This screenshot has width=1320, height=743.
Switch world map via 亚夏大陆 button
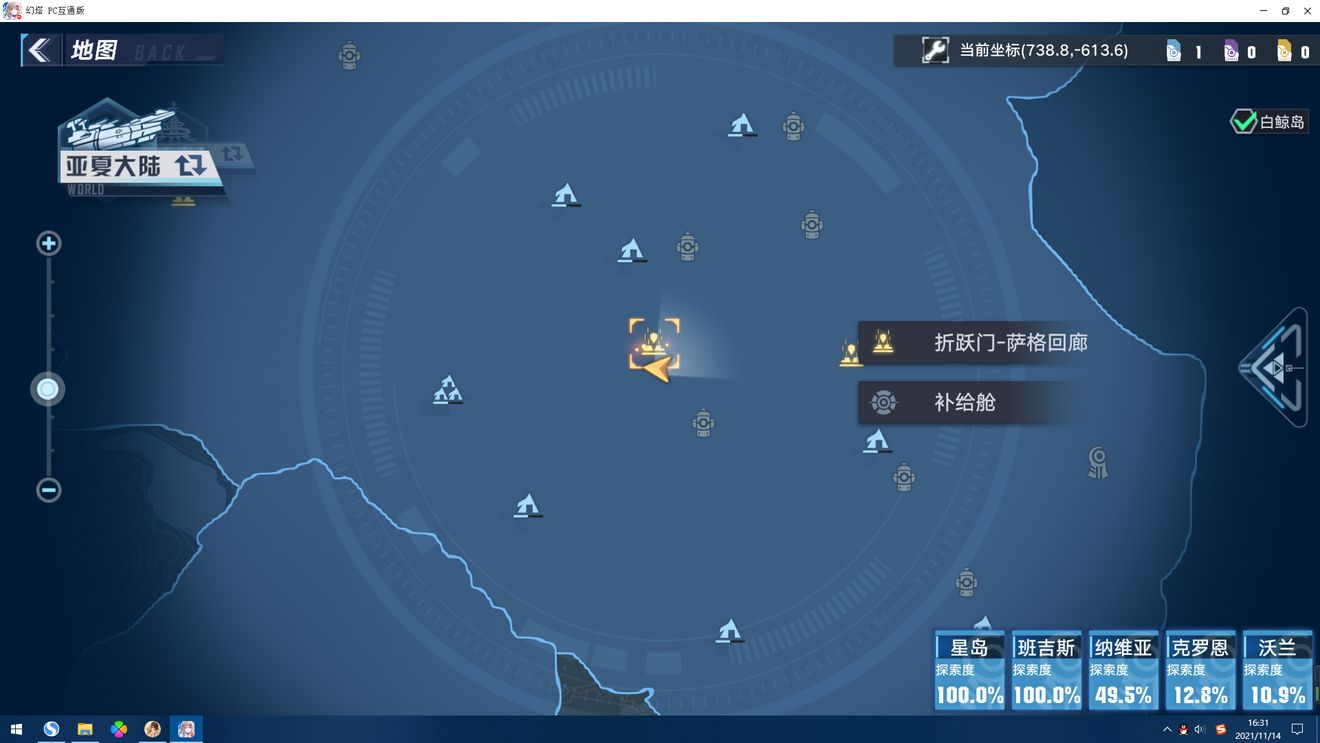pos(135,165)
